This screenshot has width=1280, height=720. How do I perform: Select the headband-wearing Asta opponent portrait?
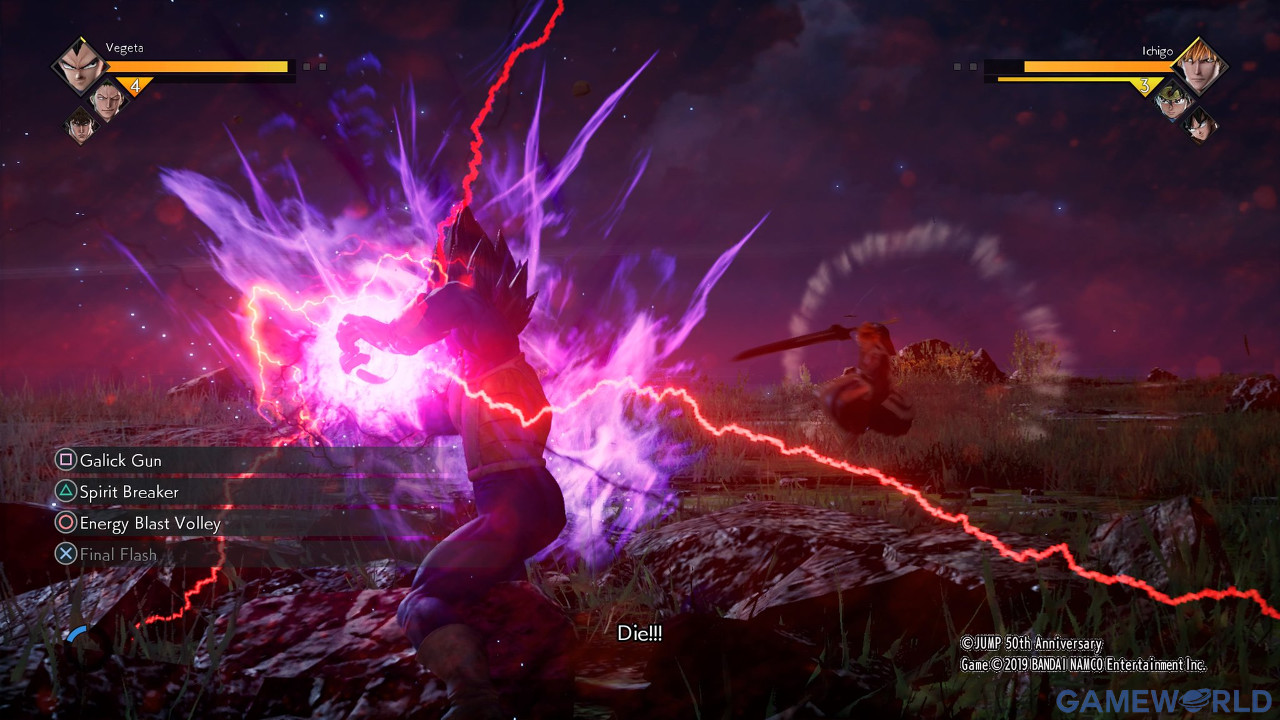[x=1172, y=100]
